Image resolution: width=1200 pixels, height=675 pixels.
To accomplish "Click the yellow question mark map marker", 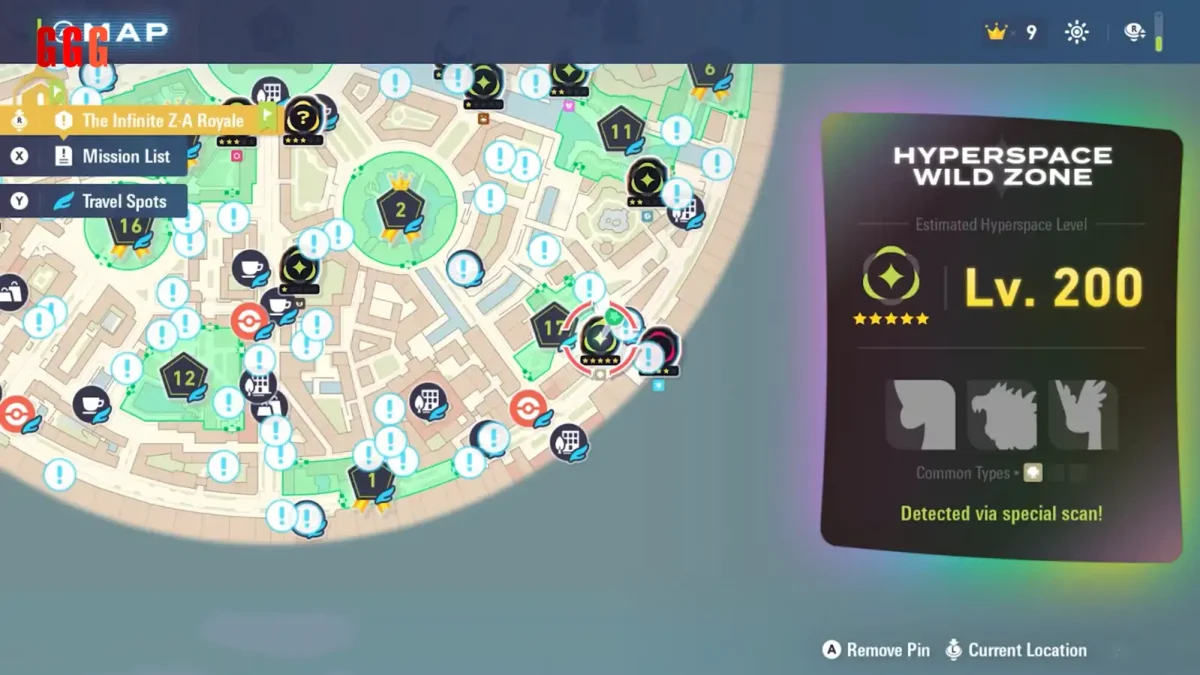I will tap(301, 117).
